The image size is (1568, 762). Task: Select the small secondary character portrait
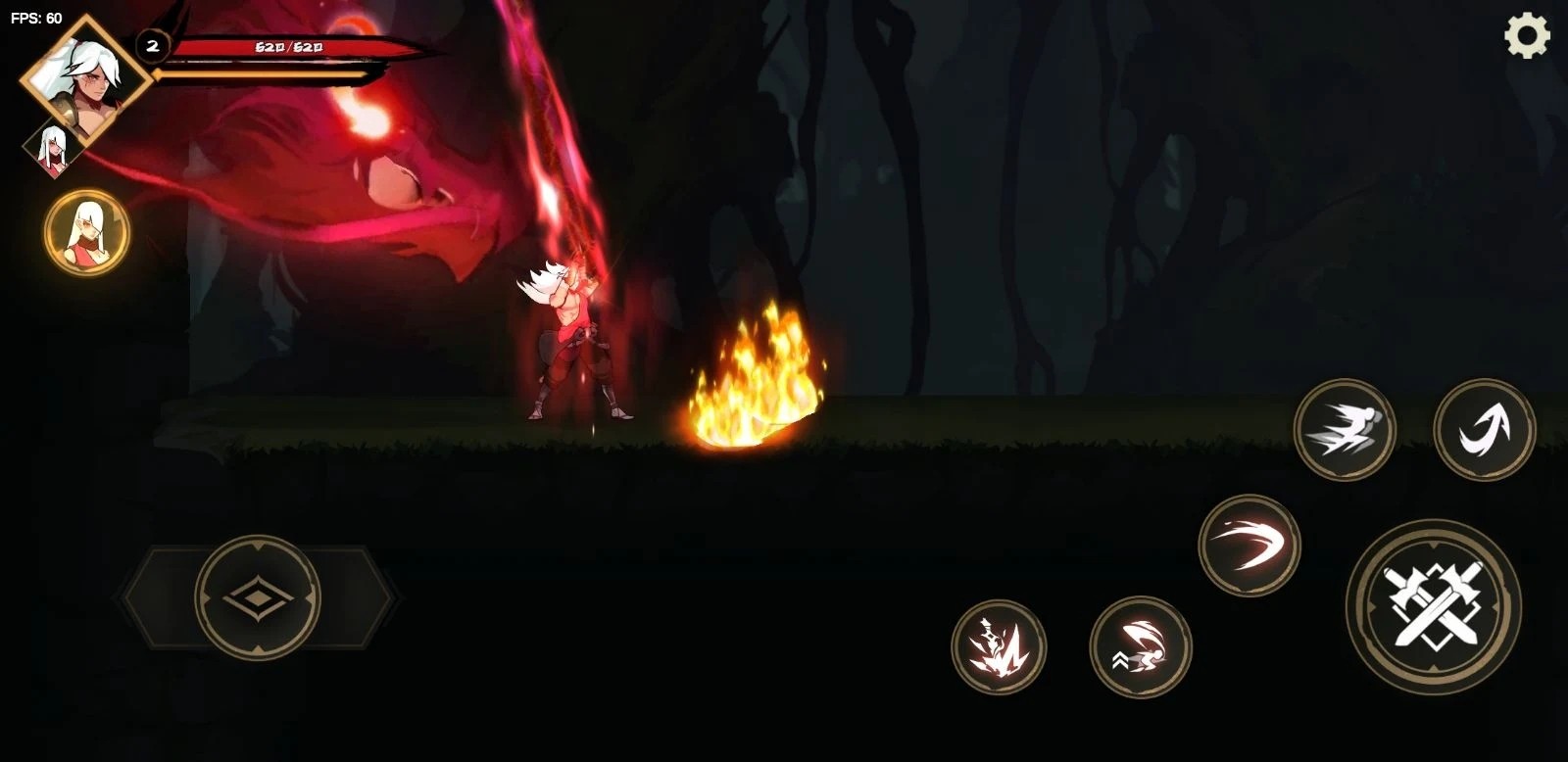50,150
